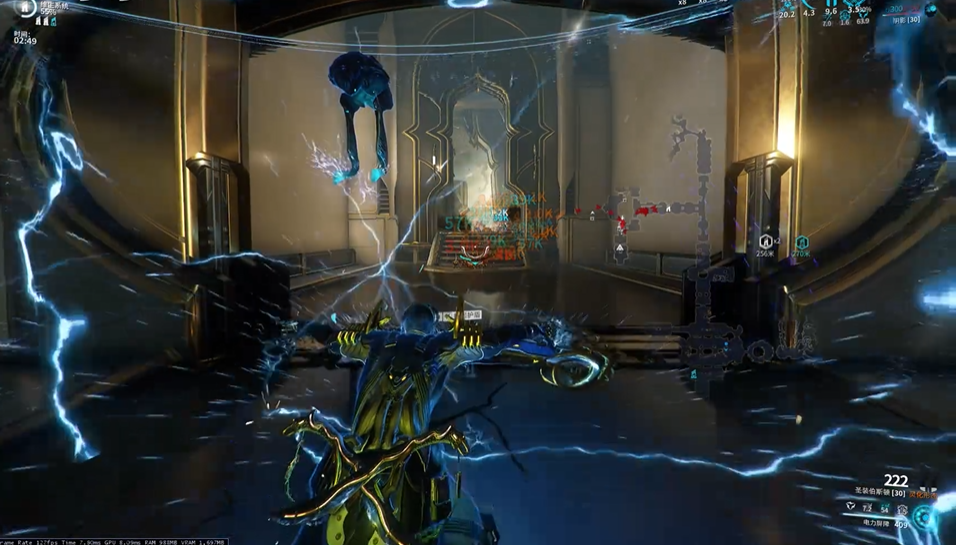Click the Warframe portrait beside the shield value
The image size is (956, 545).
(930, 9)
